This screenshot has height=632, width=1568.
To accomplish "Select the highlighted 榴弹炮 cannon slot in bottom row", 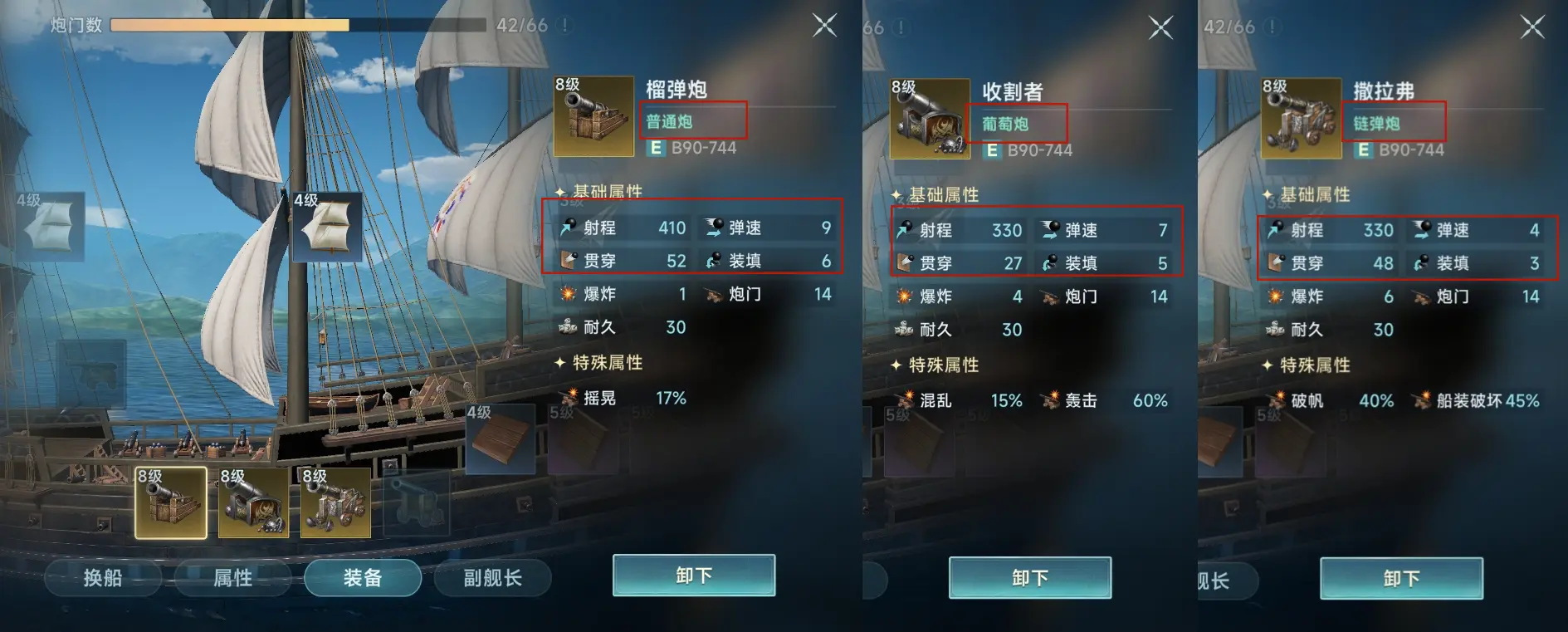I will [171, 502].
